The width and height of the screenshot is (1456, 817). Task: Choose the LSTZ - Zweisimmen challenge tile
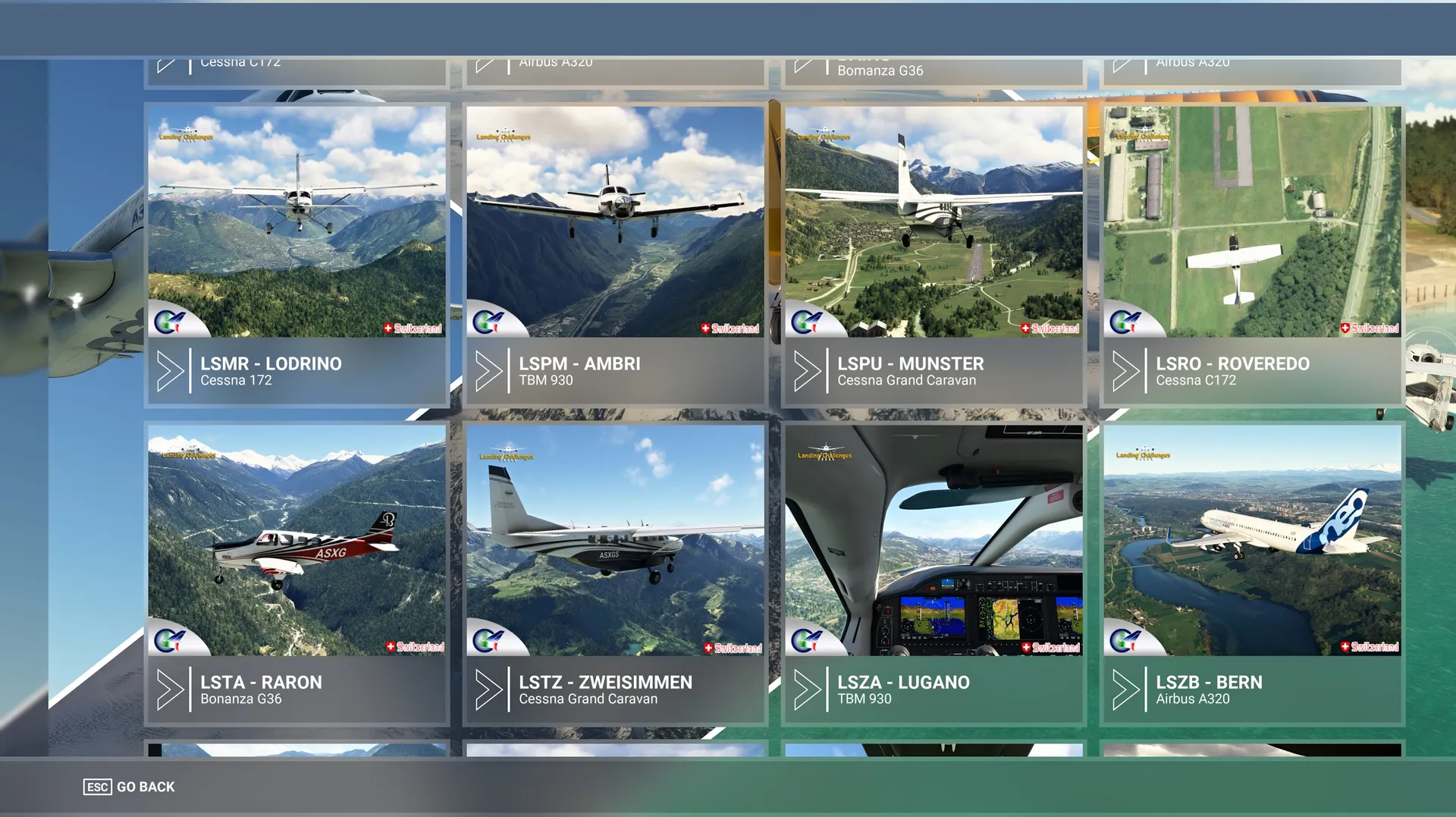pos(615,573)
